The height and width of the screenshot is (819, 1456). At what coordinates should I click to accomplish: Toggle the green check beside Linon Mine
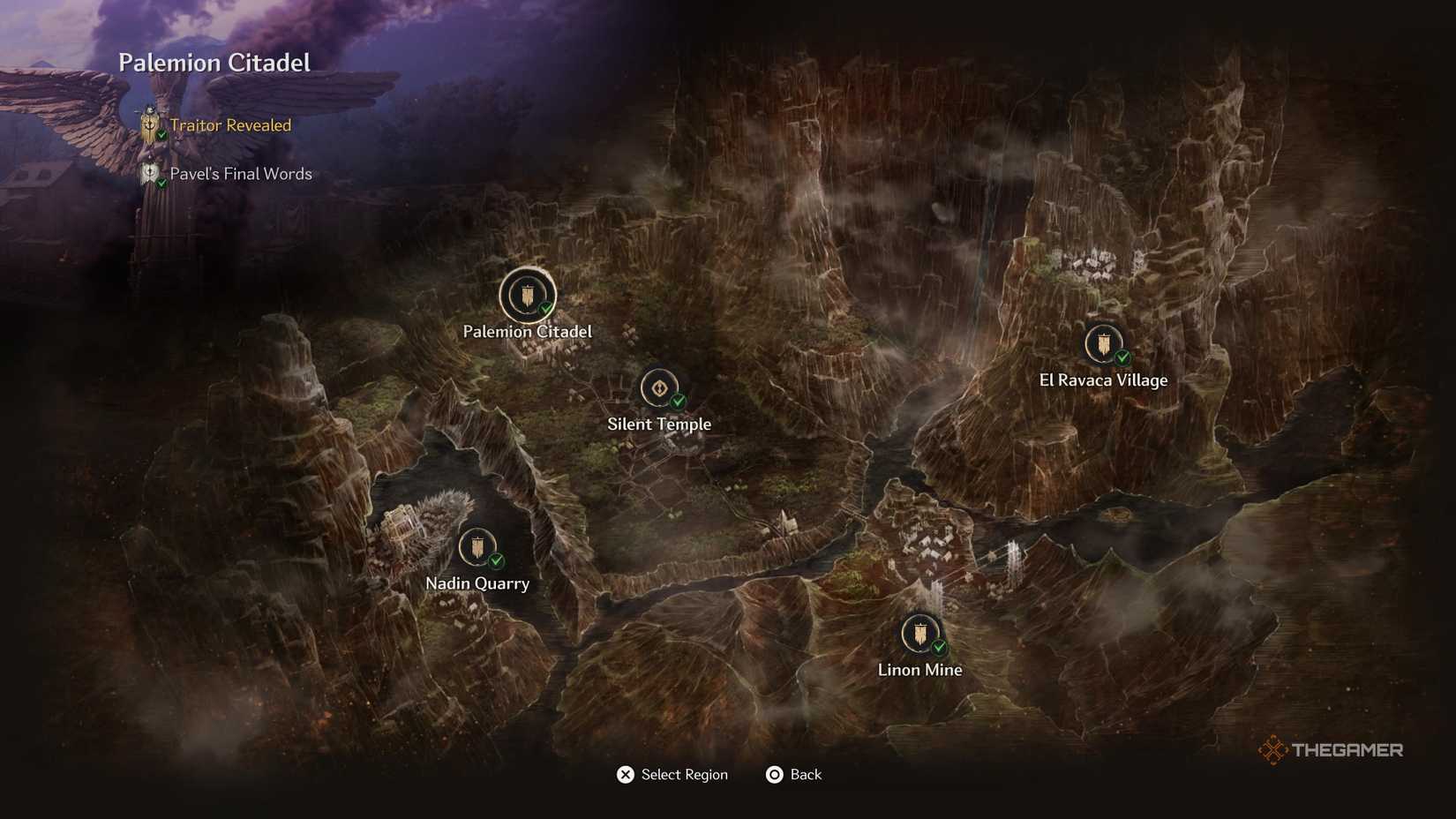tap(938, 647)
